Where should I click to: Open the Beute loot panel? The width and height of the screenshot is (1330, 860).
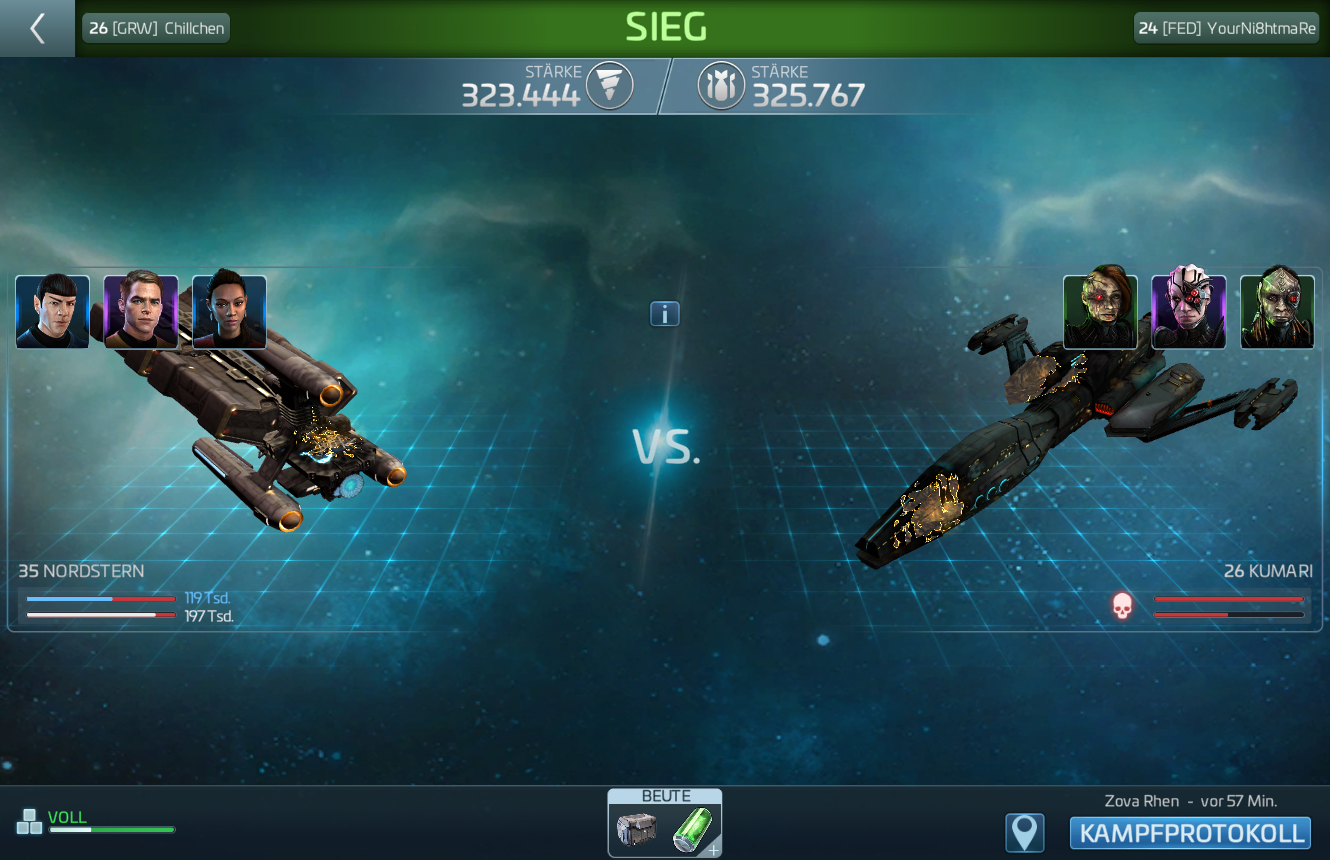click(x=665, y=824)
